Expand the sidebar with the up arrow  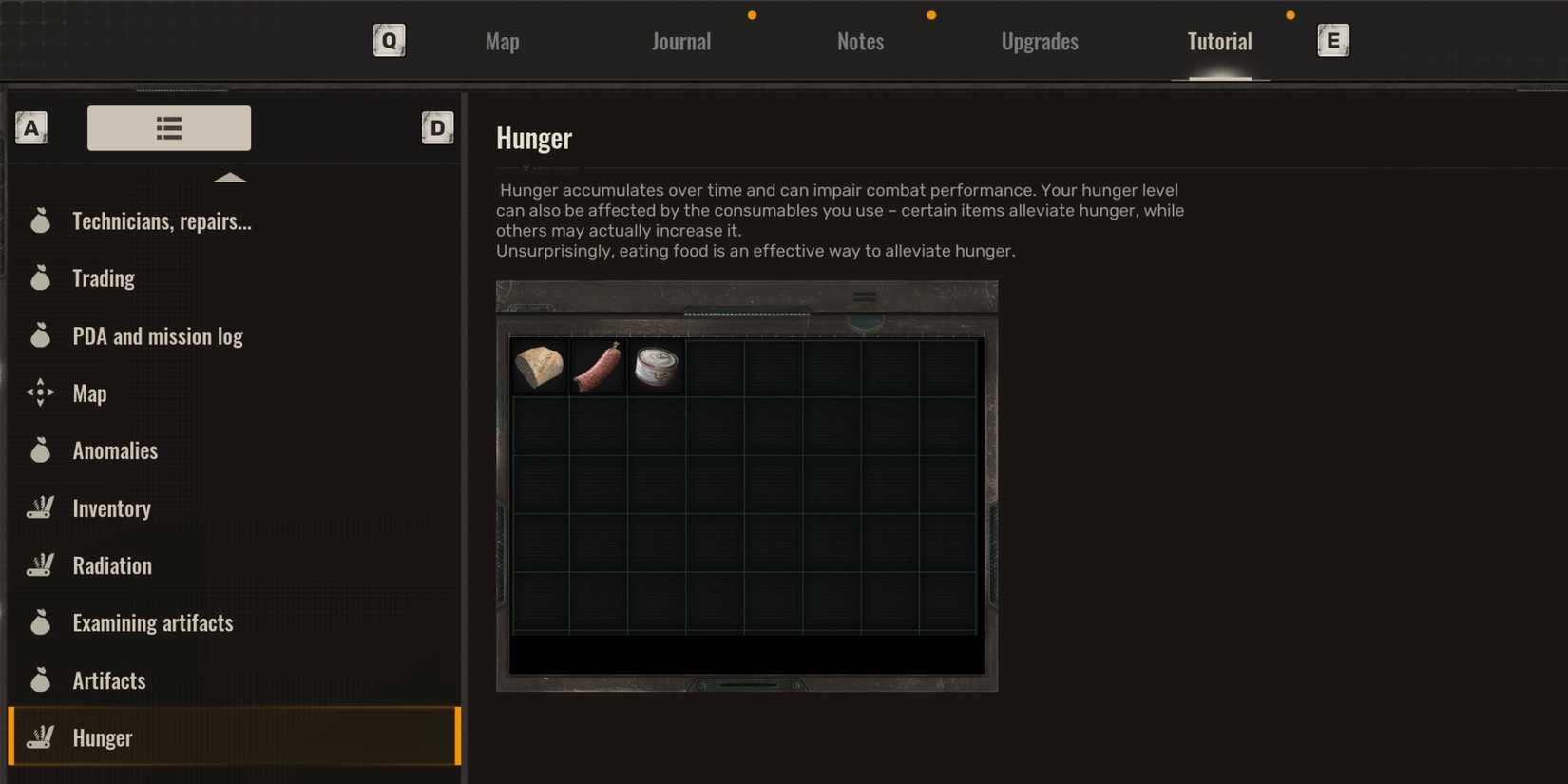tap(230, 176)
